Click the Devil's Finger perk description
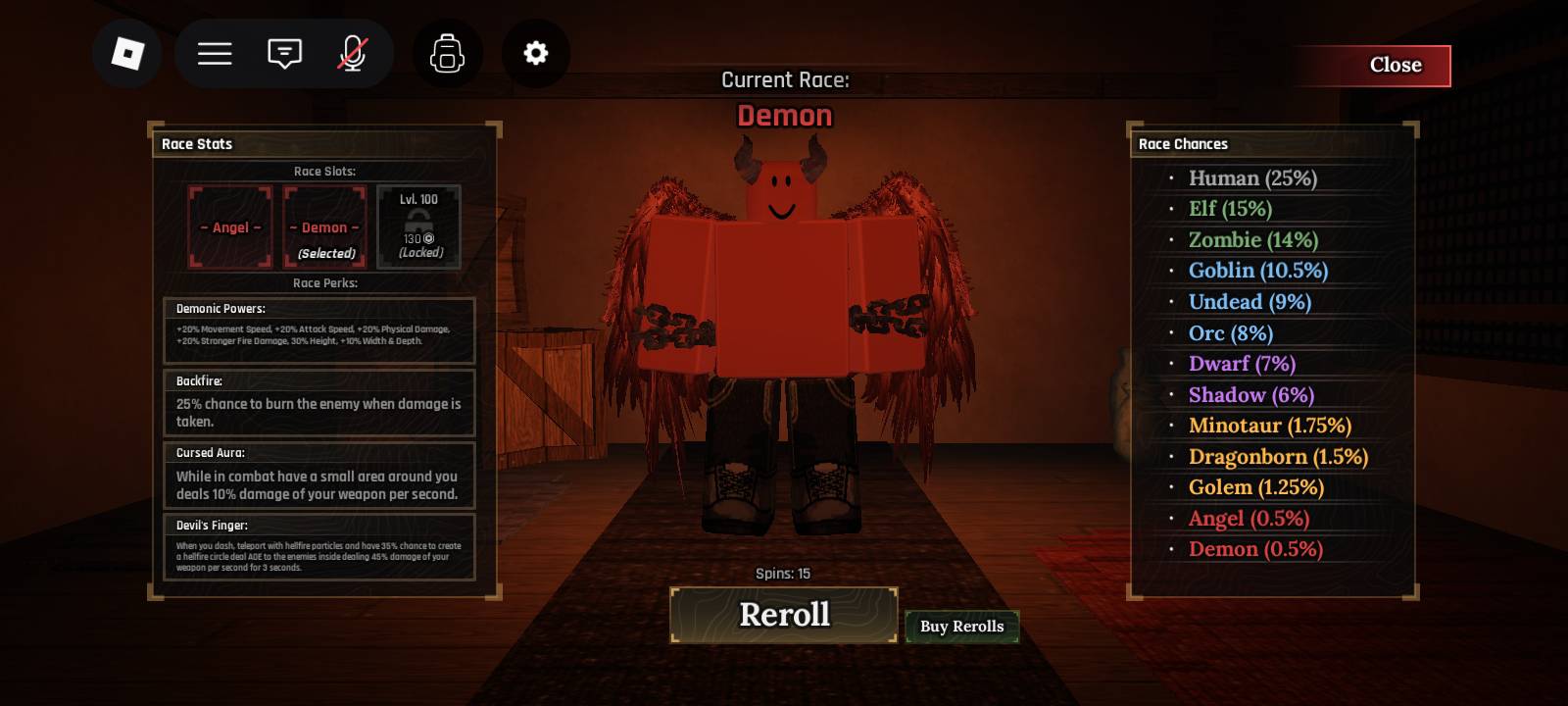The image size is (1568, 706). 319,554
